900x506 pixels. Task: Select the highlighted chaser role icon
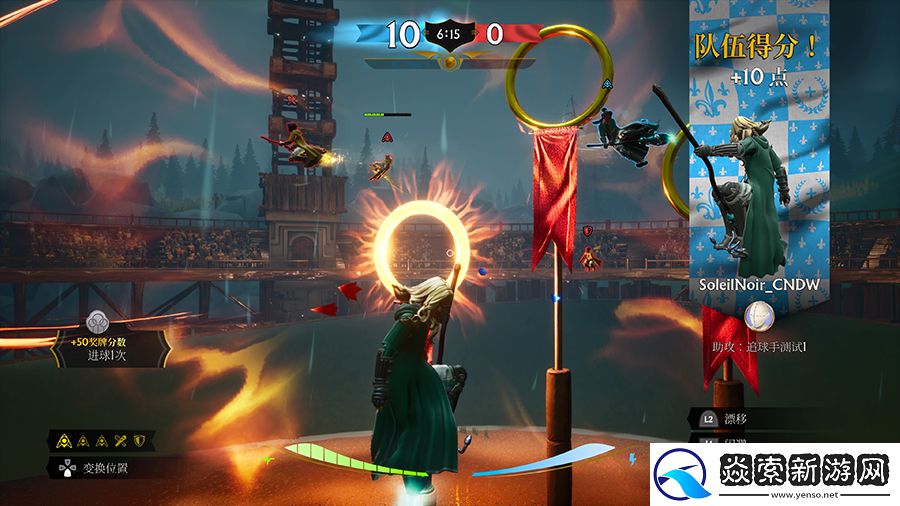pos(64,439)
